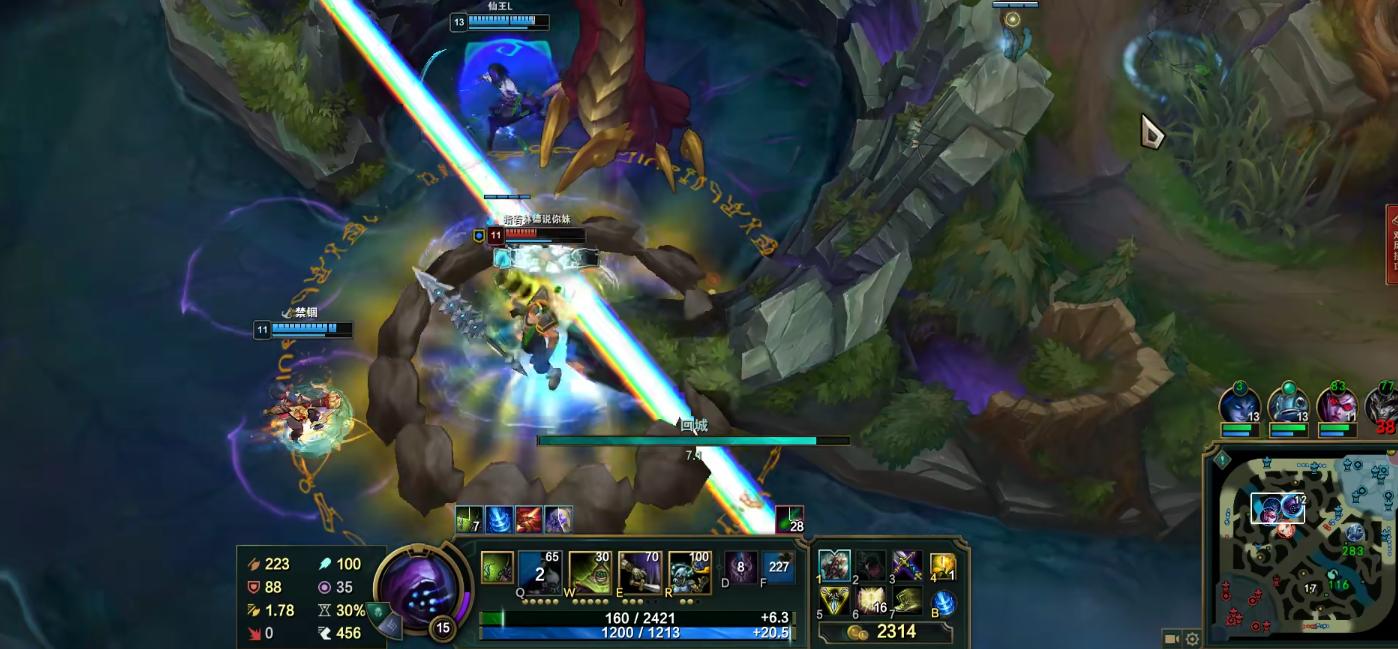Open settings with the gear icon
The image size is (1398, 649).
click(1192, 638)
